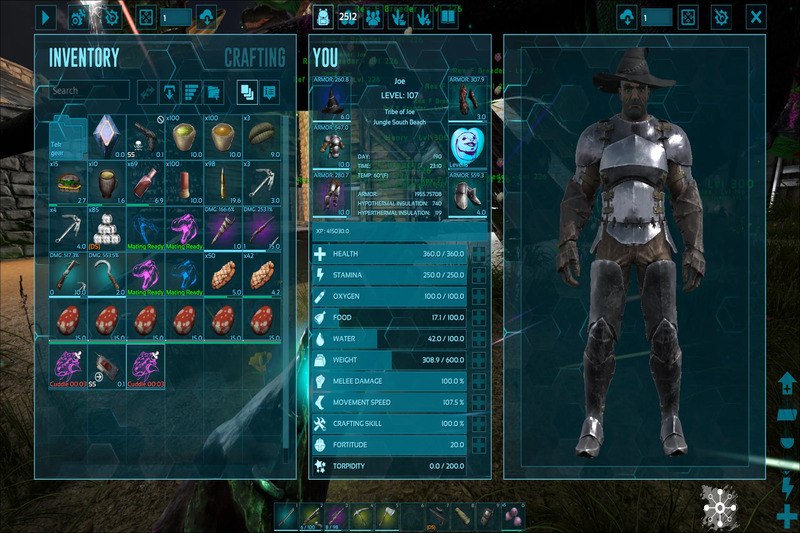
Task: Choose the witch hat equipment slot
Action: [331, 99]
